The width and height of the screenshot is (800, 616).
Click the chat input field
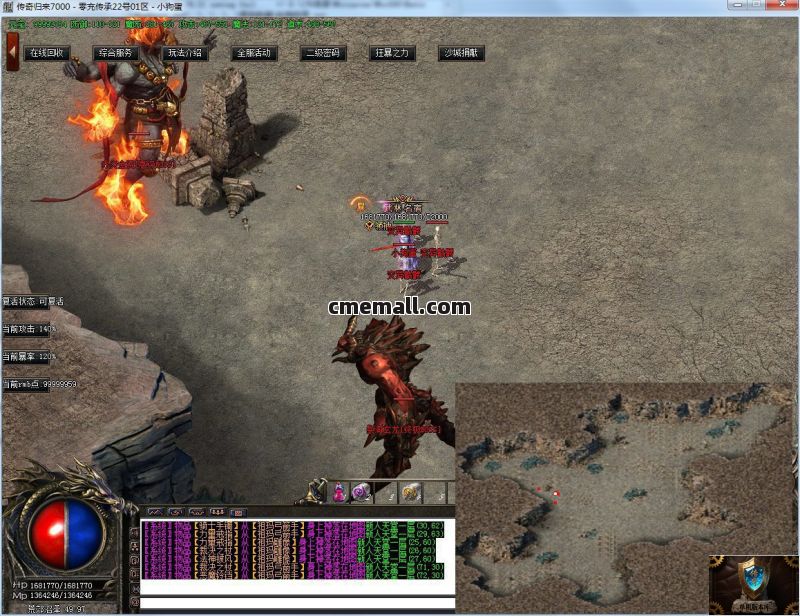290,603
